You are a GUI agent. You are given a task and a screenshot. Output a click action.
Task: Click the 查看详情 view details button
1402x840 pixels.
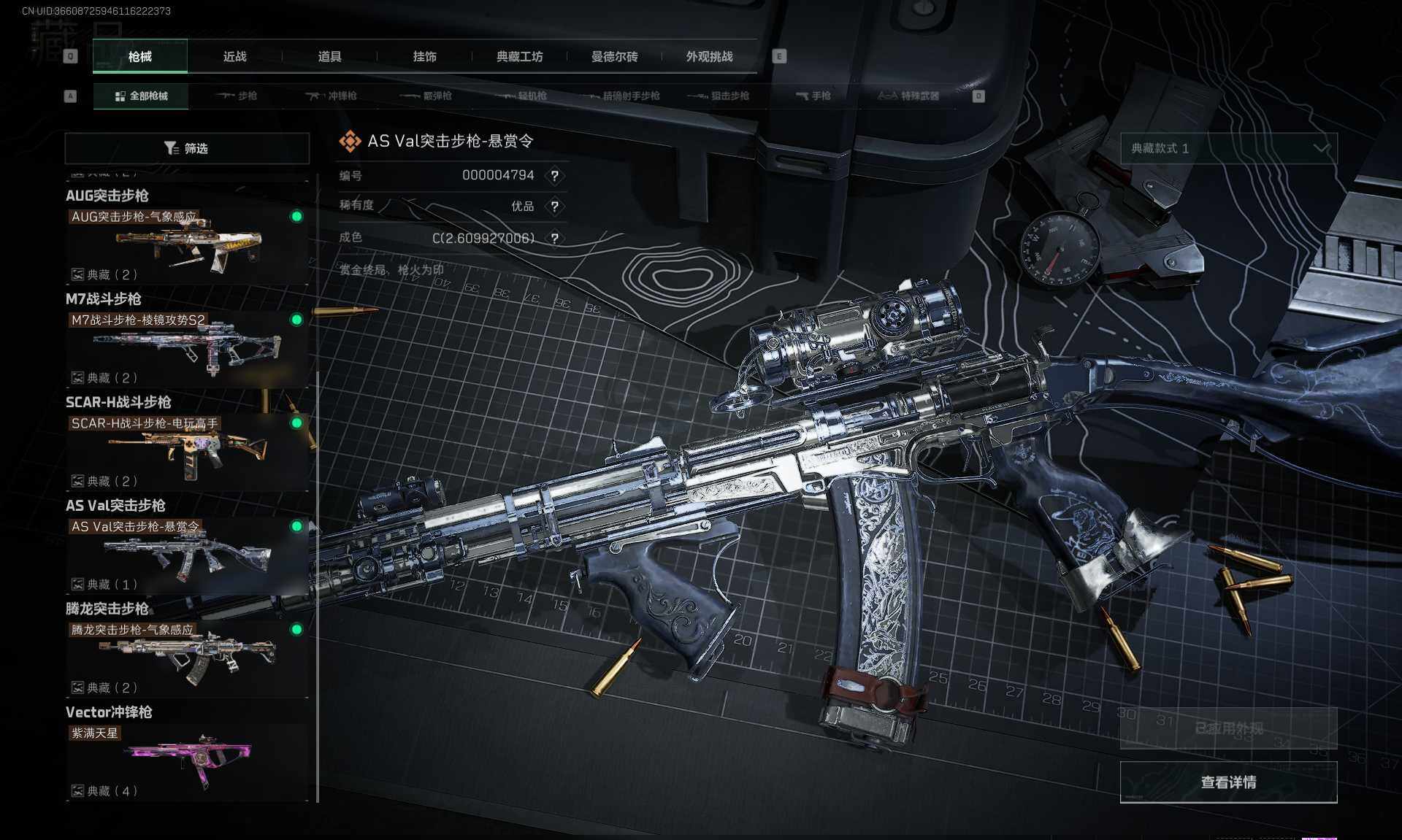[1228, 782]
